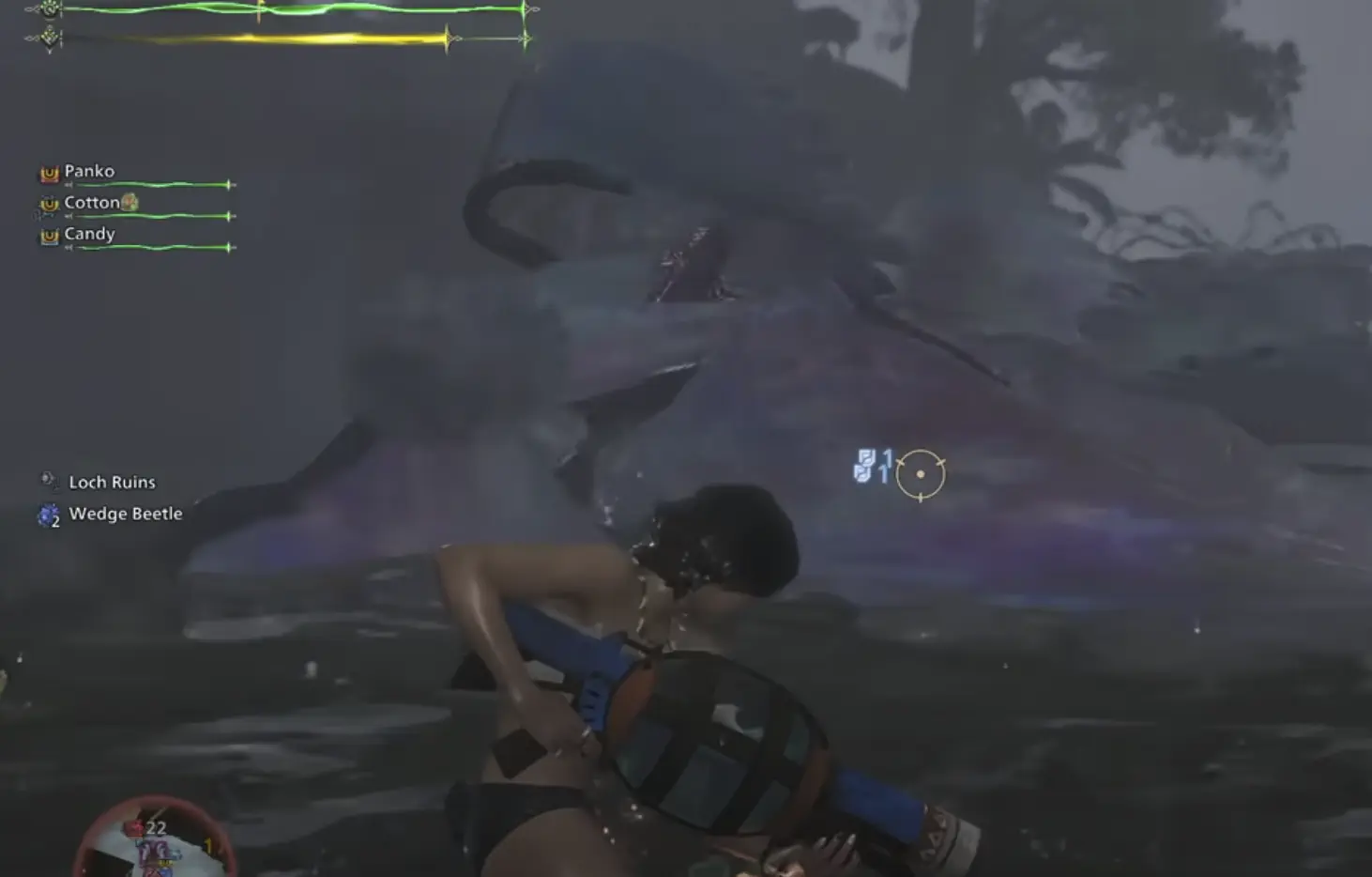
Task: Expand the Wedge Beetle count indicator showing 2
Action: click(x=56, y=519)
